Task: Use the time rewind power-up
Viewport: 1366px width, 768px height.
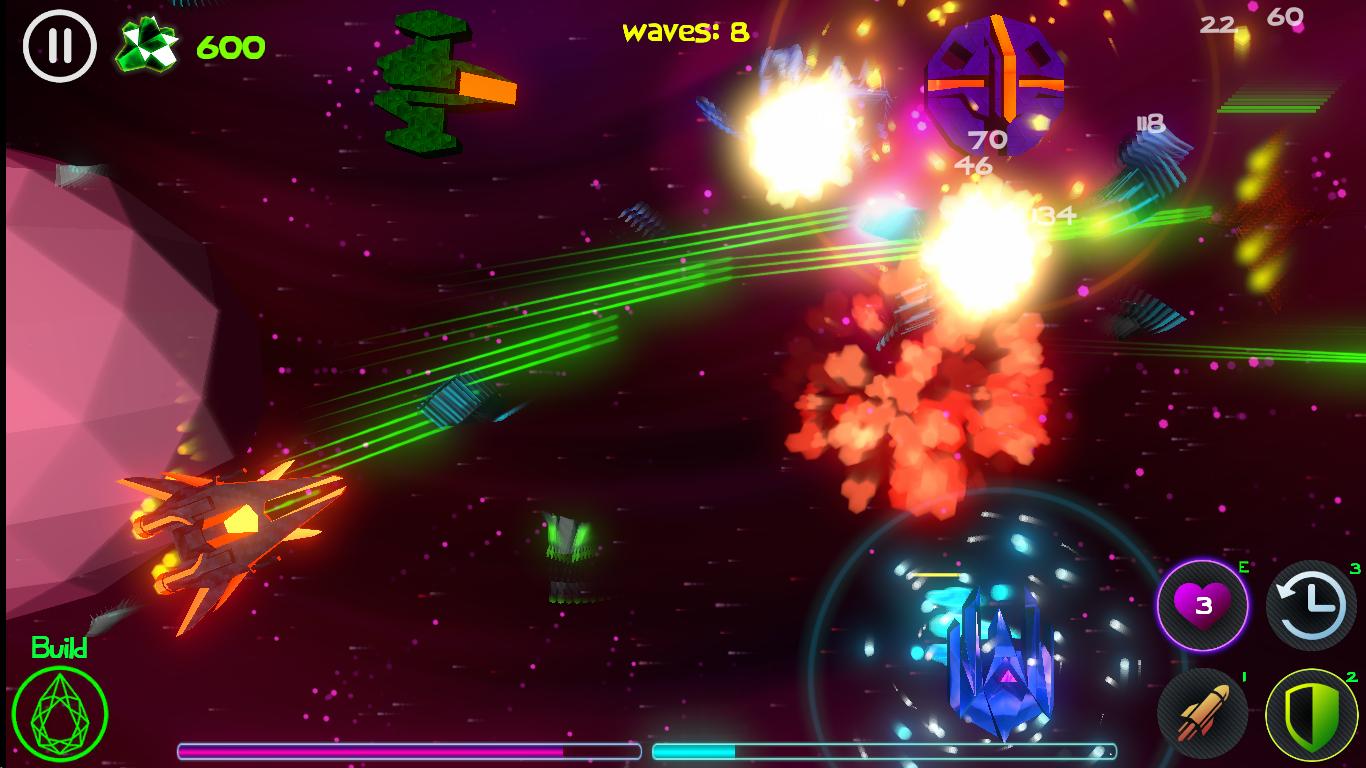Action: (1311, 604)
